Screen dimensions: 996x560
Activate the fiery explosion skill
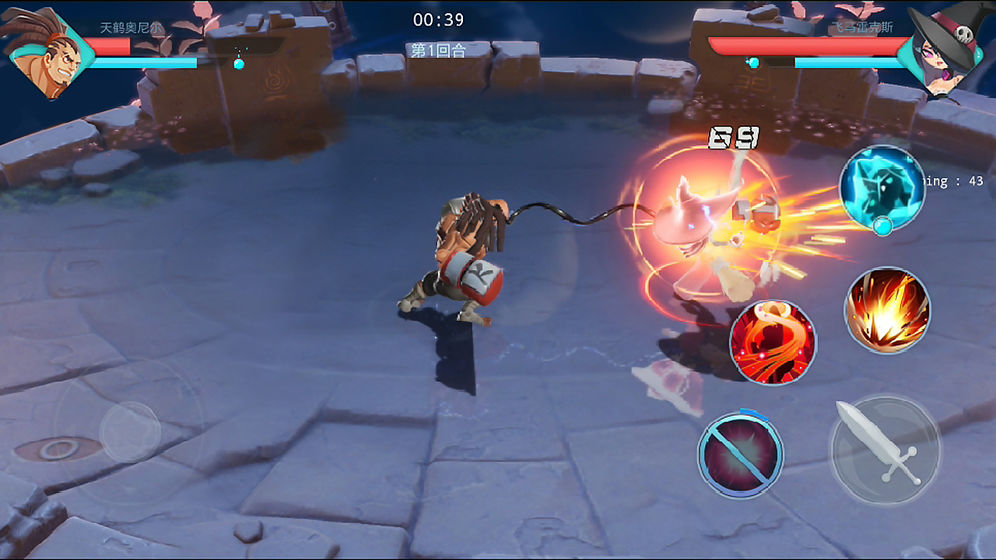(887, 310)
